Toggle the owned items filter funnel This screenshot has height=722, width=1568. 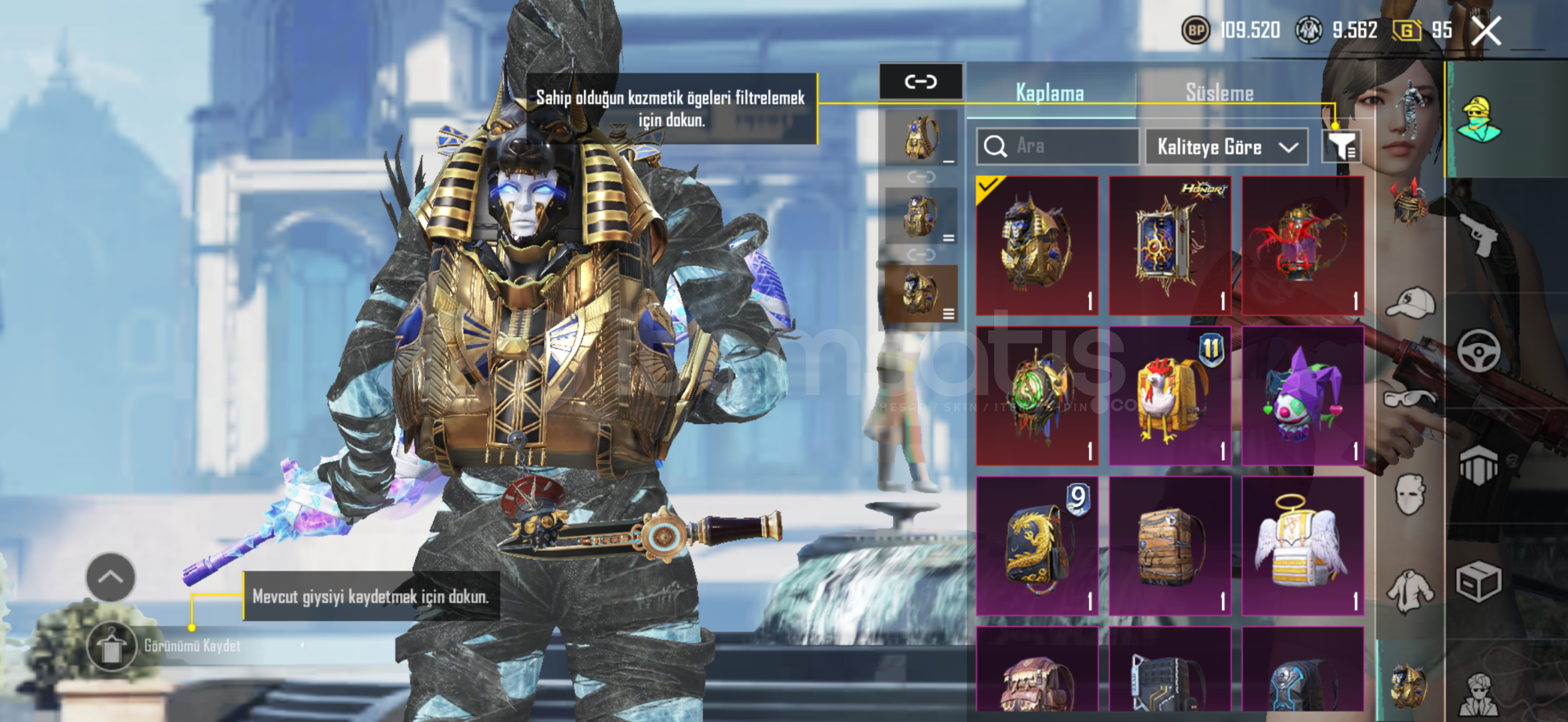click(x=1342, y=146)
